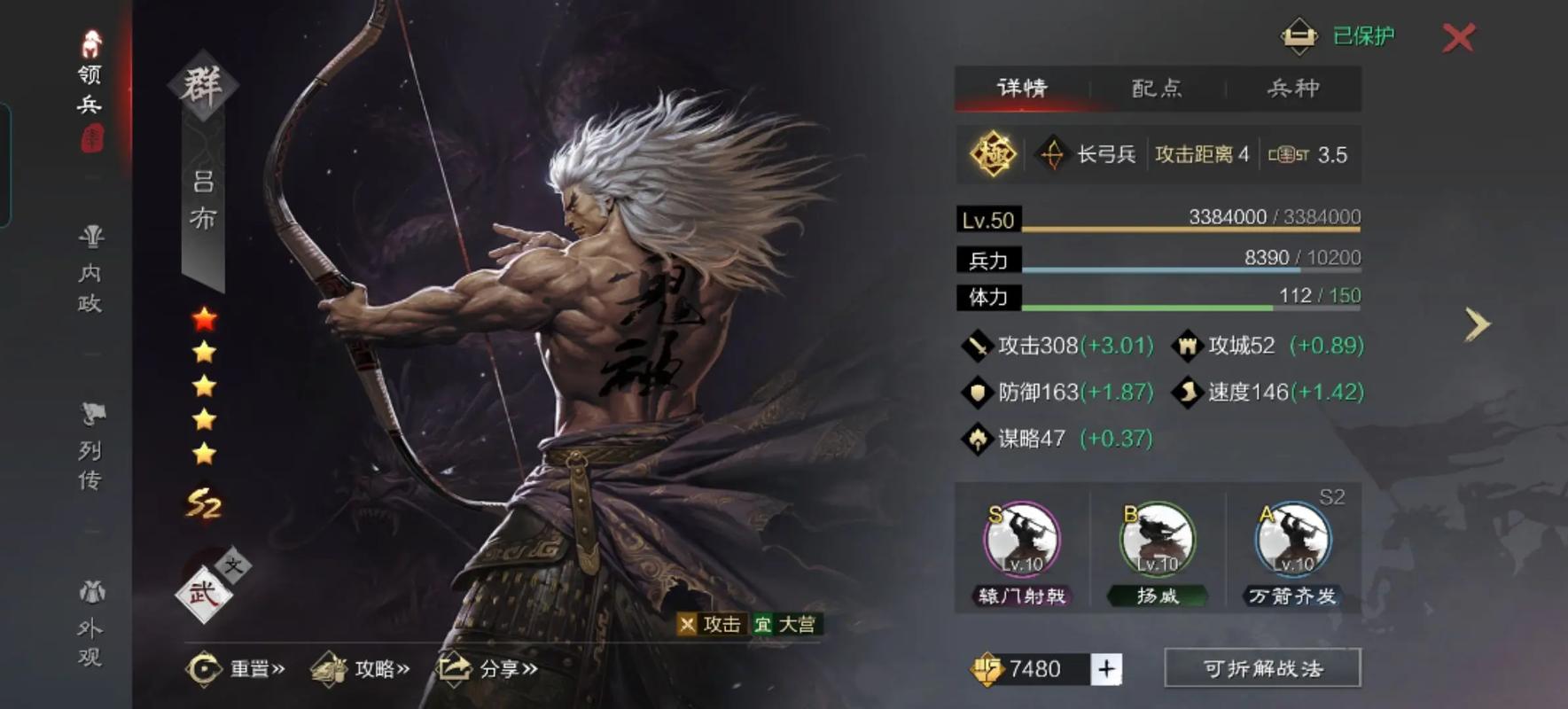Open the 外观 appearance menu
1568x709 pixels.
point(90,626)
